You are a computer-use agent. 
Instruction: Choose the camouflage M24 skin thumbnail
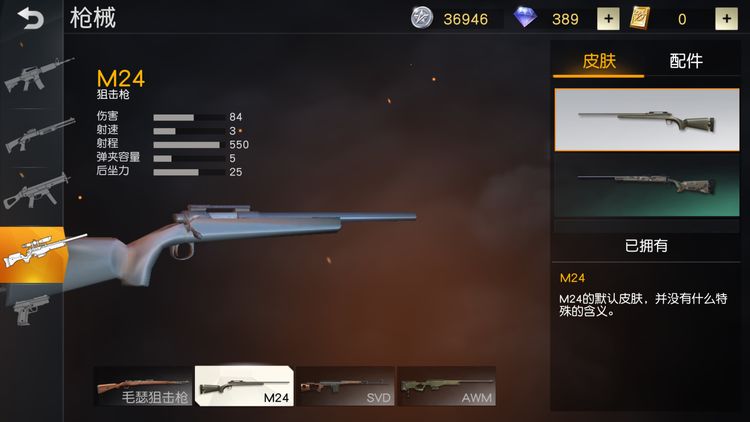[x=647, y=187]
